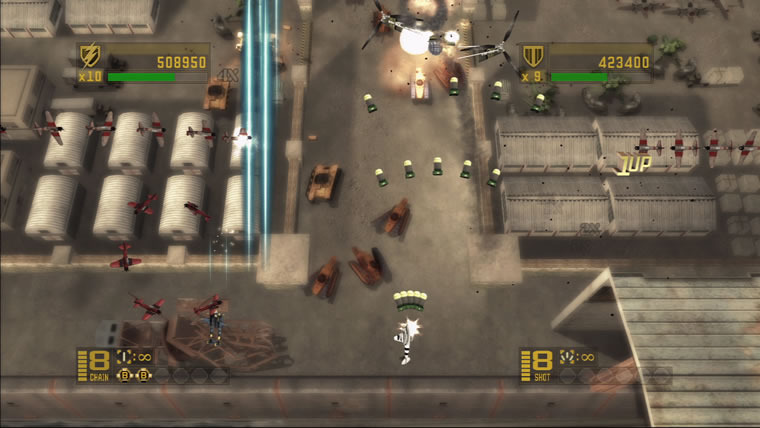
Task: Select the spread-shot weapon icon beside SHOT
Action: (564, 357)
